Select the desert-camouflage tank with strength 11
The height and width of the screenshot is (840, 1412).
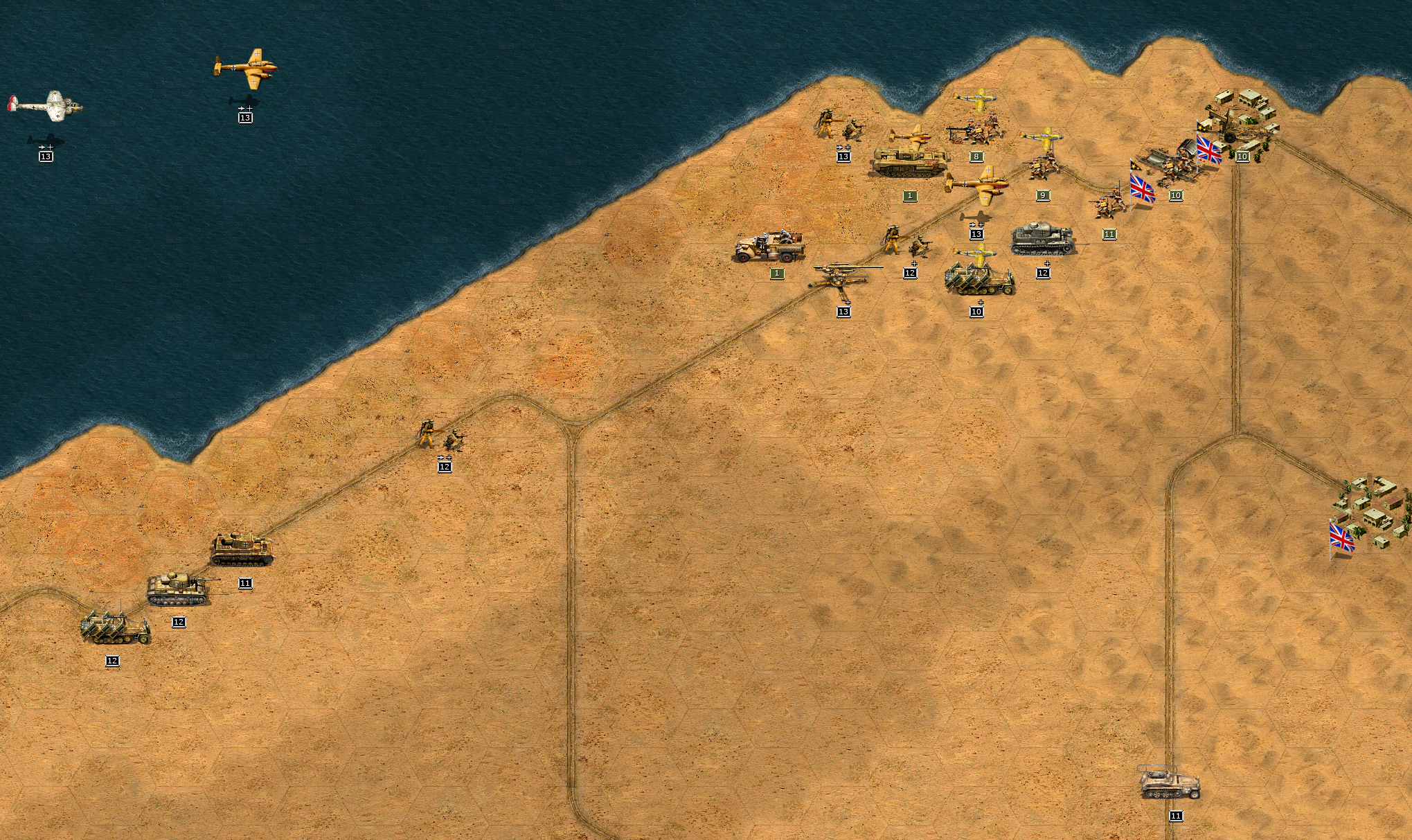click(x=242, y=549)
